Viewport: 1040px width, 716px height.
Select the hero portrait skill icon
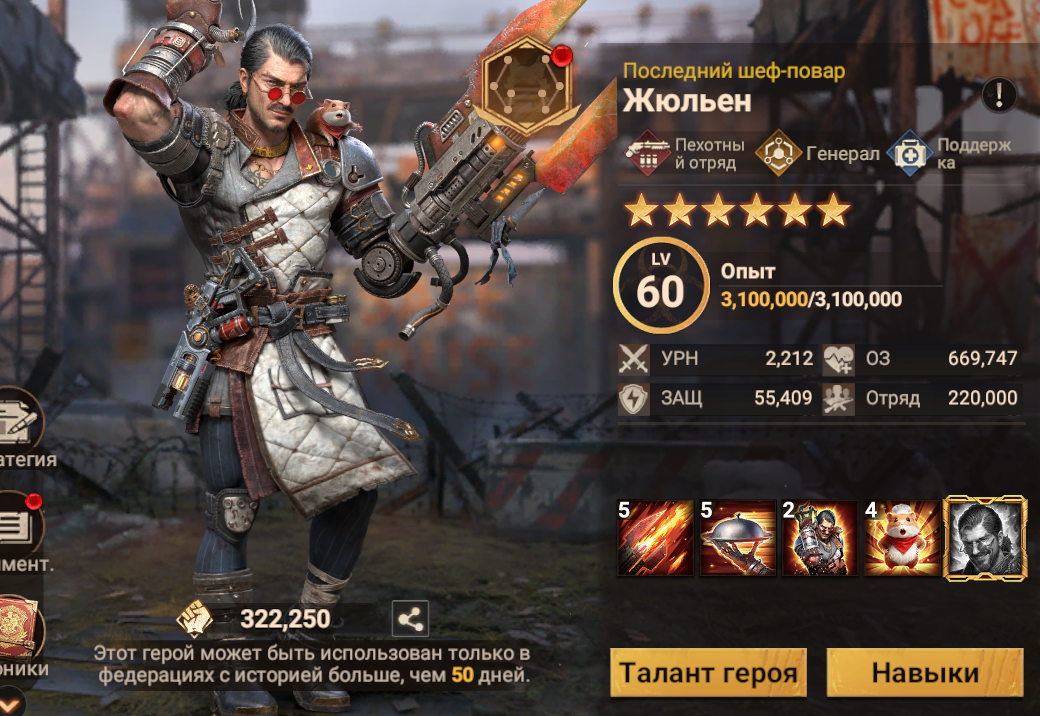click(985, 538)
